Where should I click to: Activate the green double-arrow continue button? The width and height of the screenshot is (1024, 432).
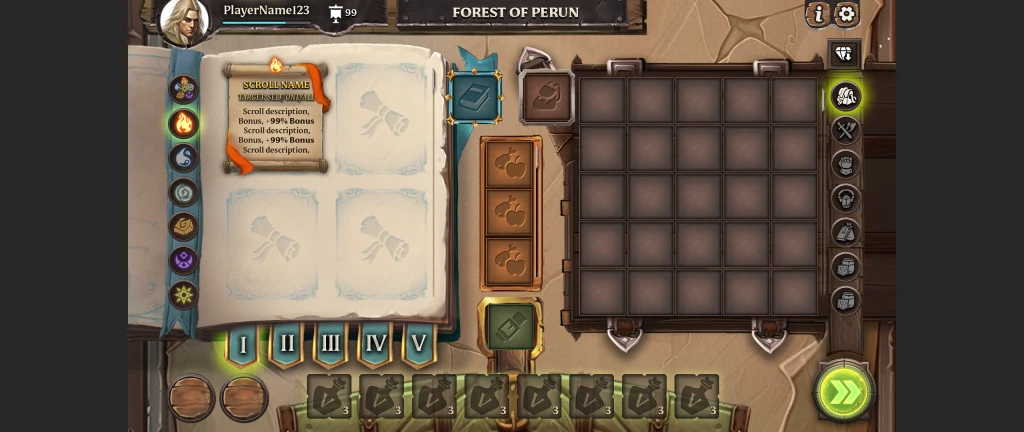(x=843, y=392)
